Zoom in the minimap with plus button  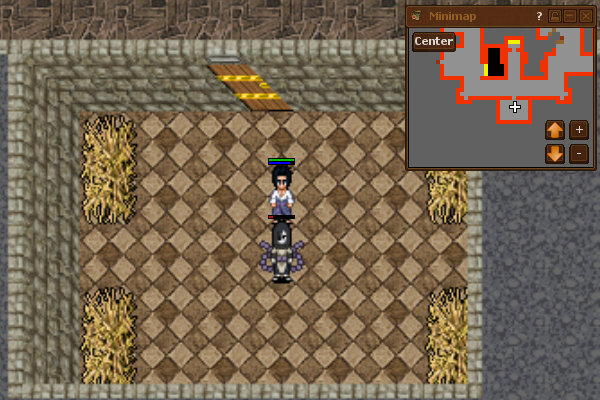coord(579,130)
